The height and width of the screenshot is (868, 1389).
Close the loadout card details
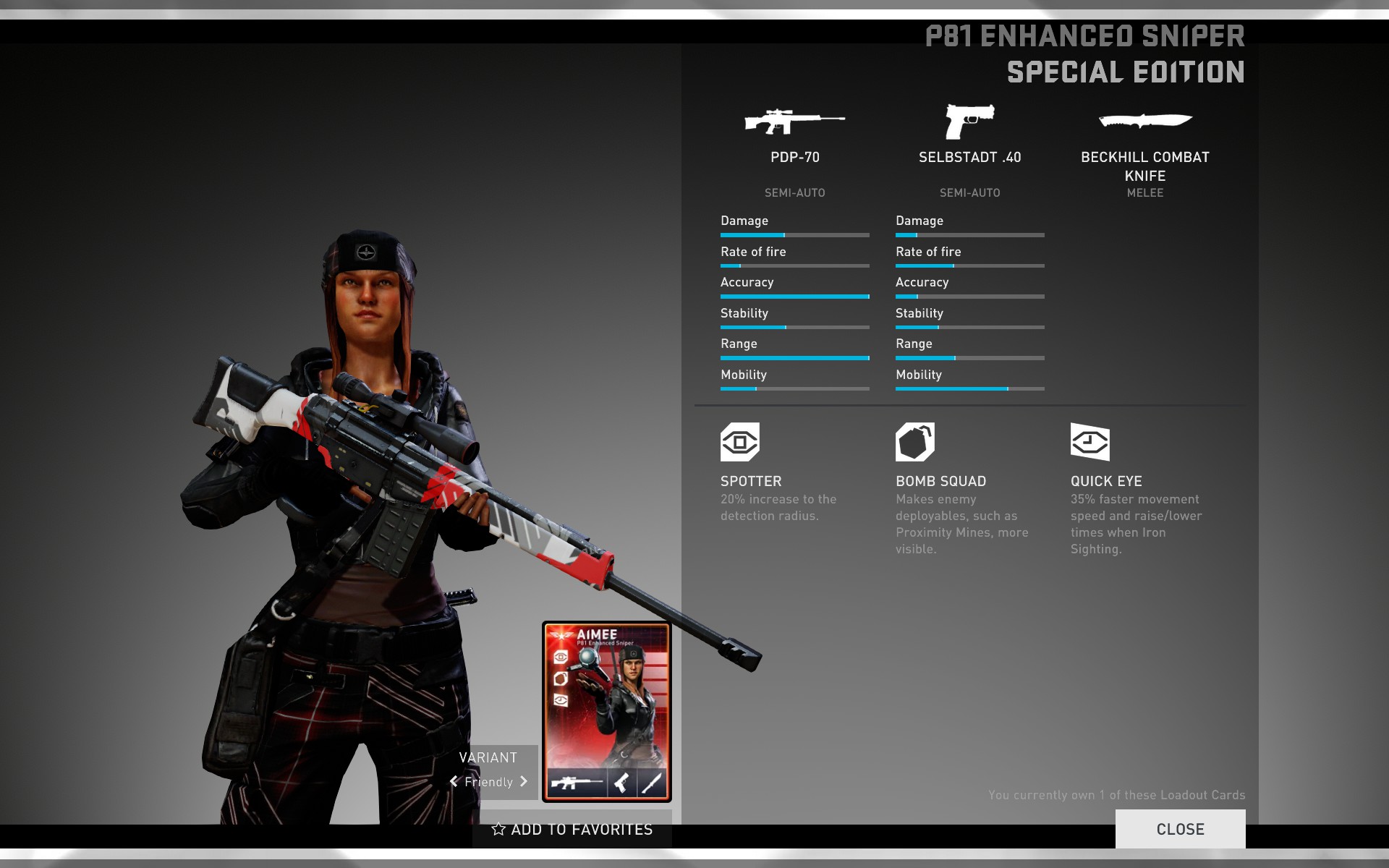coord(1180,829)
